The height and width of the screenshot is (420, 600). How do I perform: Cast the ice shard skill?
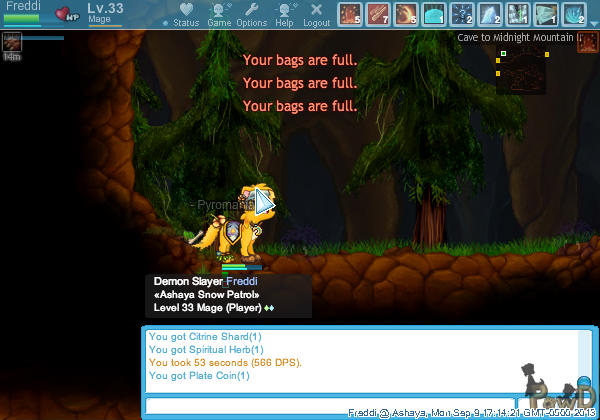click(x=490, y=14)
